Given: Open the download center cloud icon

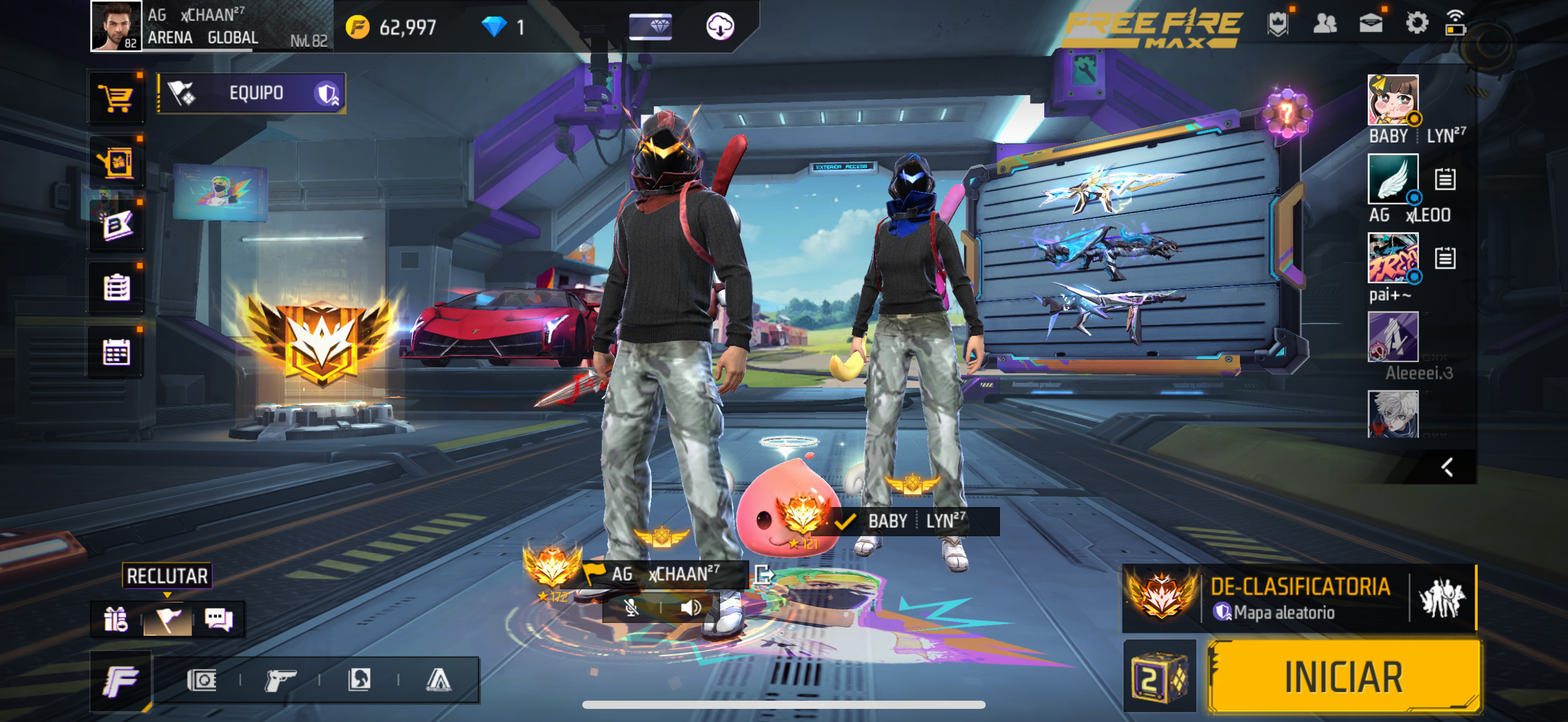Looking at the screenshot, I should (x=719, y=26).
